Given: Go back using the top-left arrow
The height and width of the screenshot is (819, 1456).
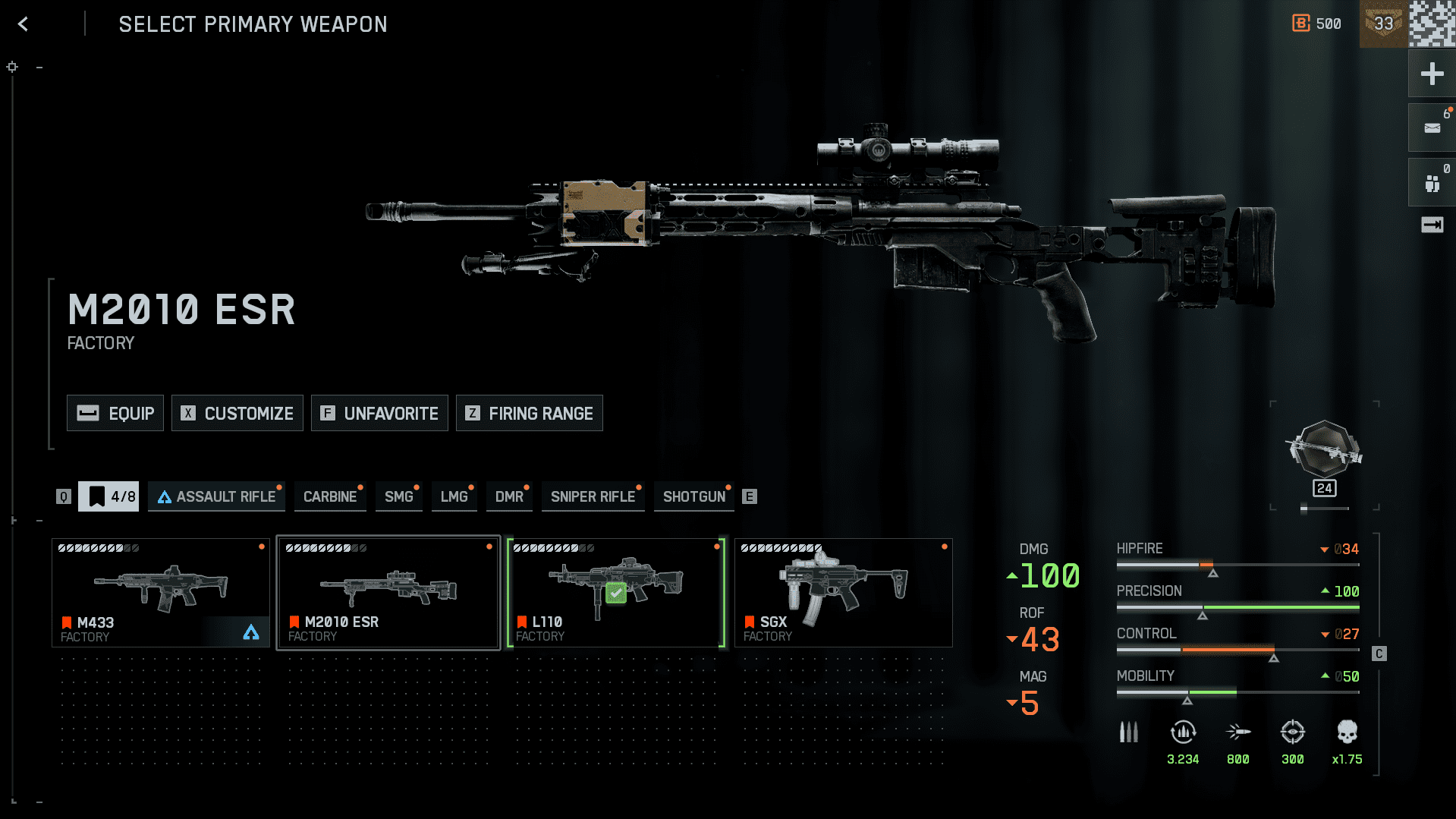Looking at the screenshot, I should point(23,24).
